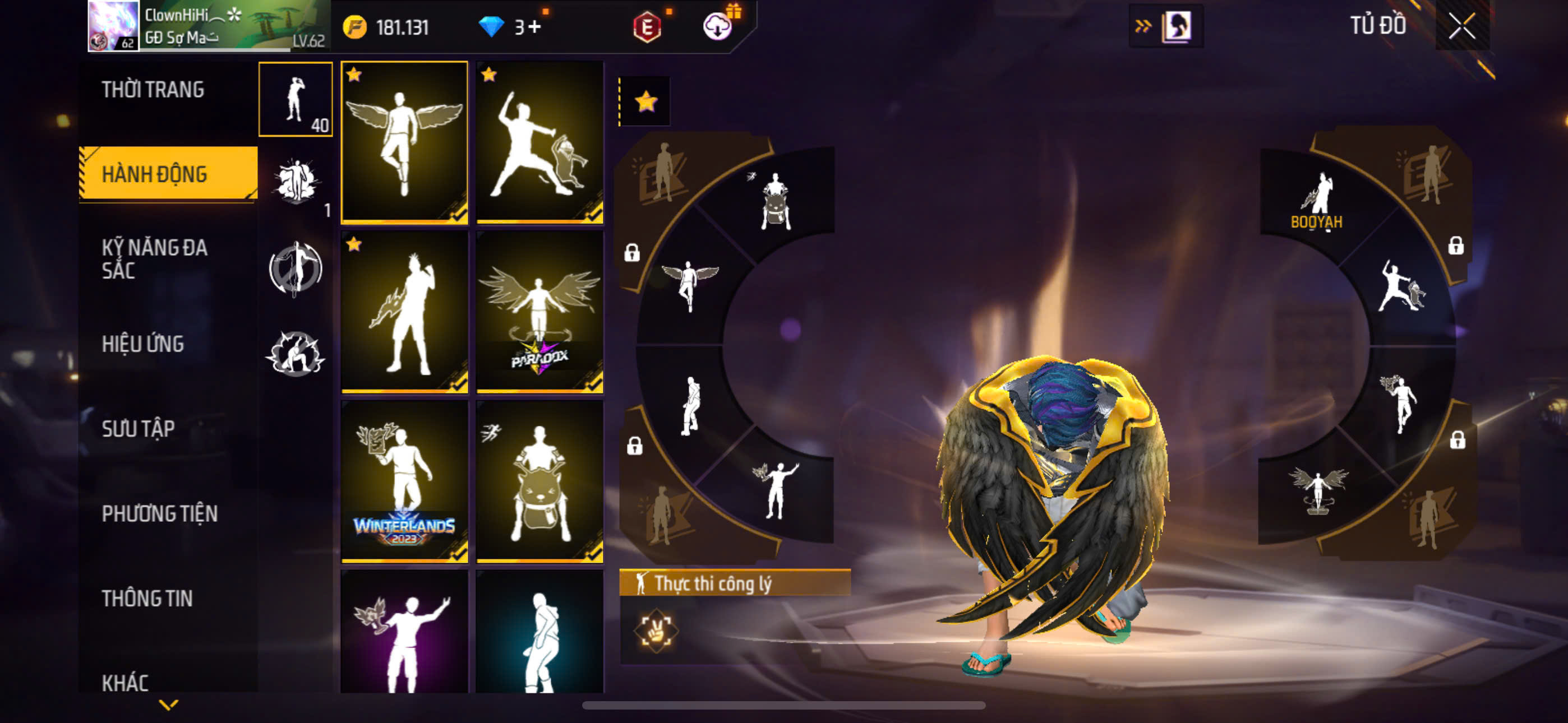Open the PHƯƠNG TIỆN category
The width and height of the screenshot is (1568, 723).
coord(159,513)
